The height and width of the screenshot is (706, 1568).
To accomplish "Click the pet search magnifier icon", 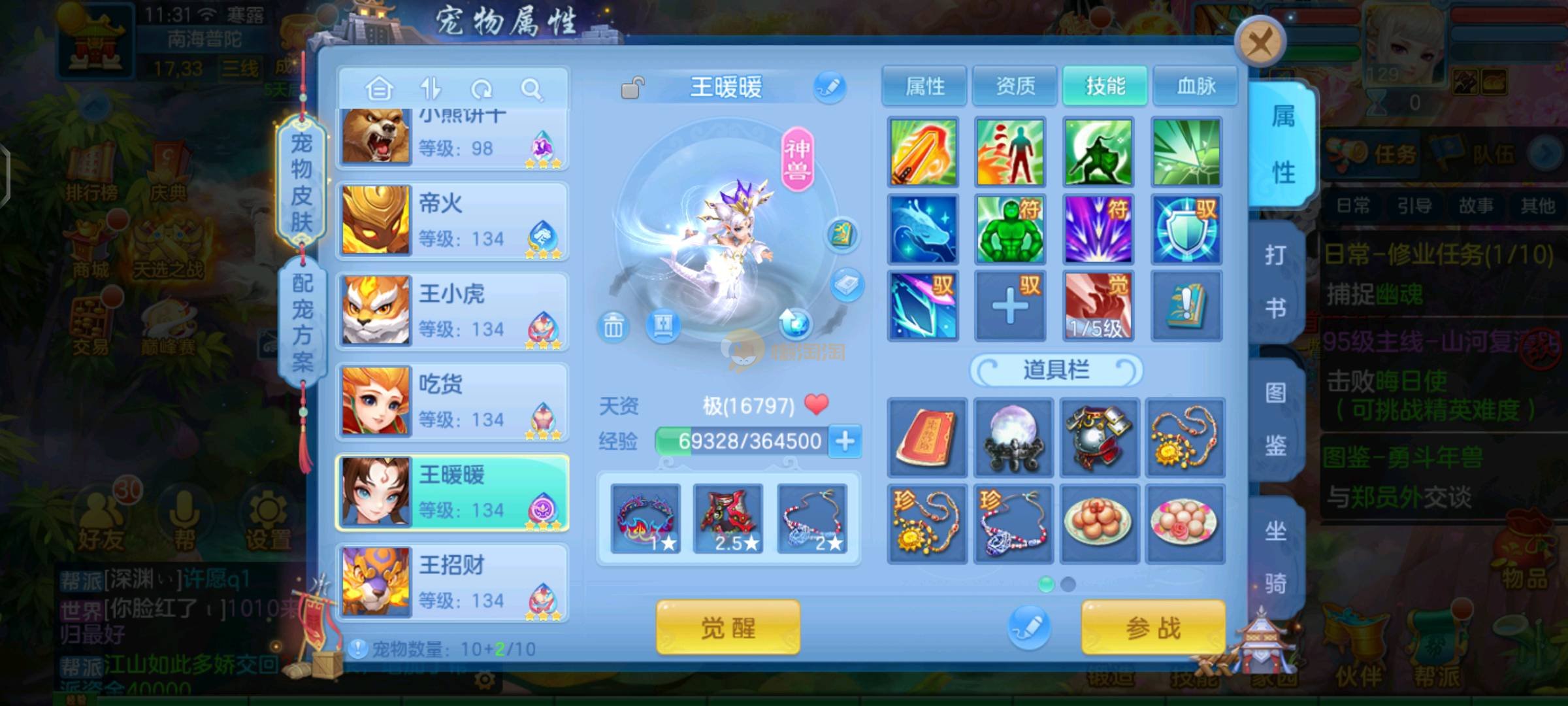I will coord(532,90).
